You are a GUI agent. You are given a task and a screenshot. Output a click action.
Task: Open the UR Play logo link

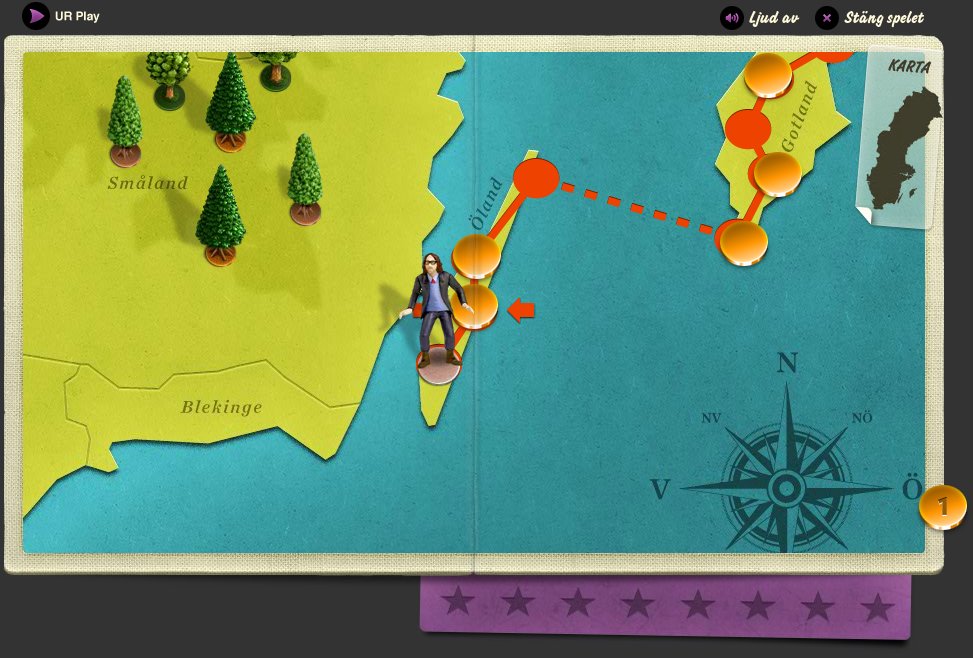(x=37, y=16)
